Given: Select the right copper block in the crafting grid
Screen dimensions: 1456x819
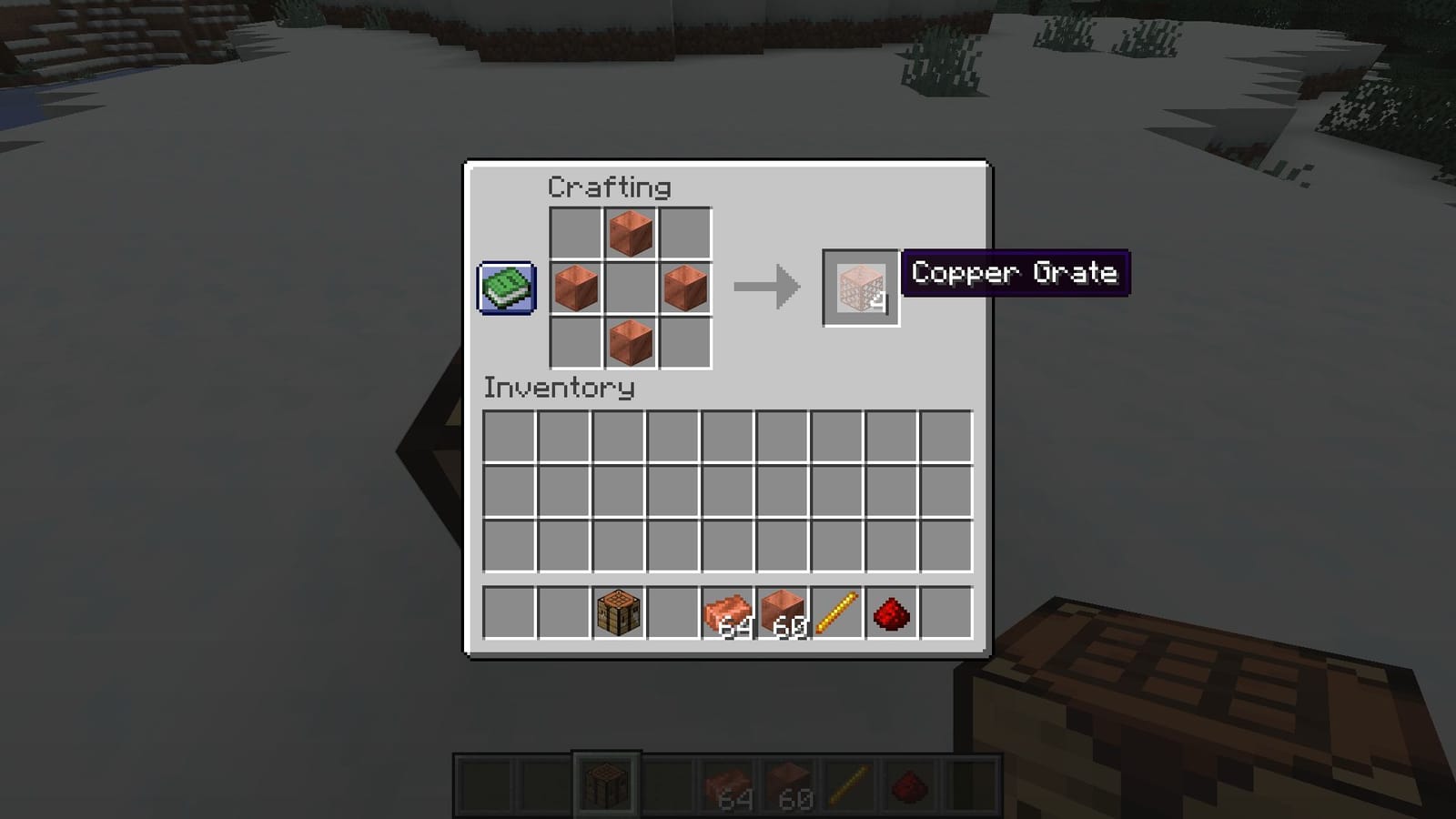Looking at the screenshot, I should click(x=683, y=287).
